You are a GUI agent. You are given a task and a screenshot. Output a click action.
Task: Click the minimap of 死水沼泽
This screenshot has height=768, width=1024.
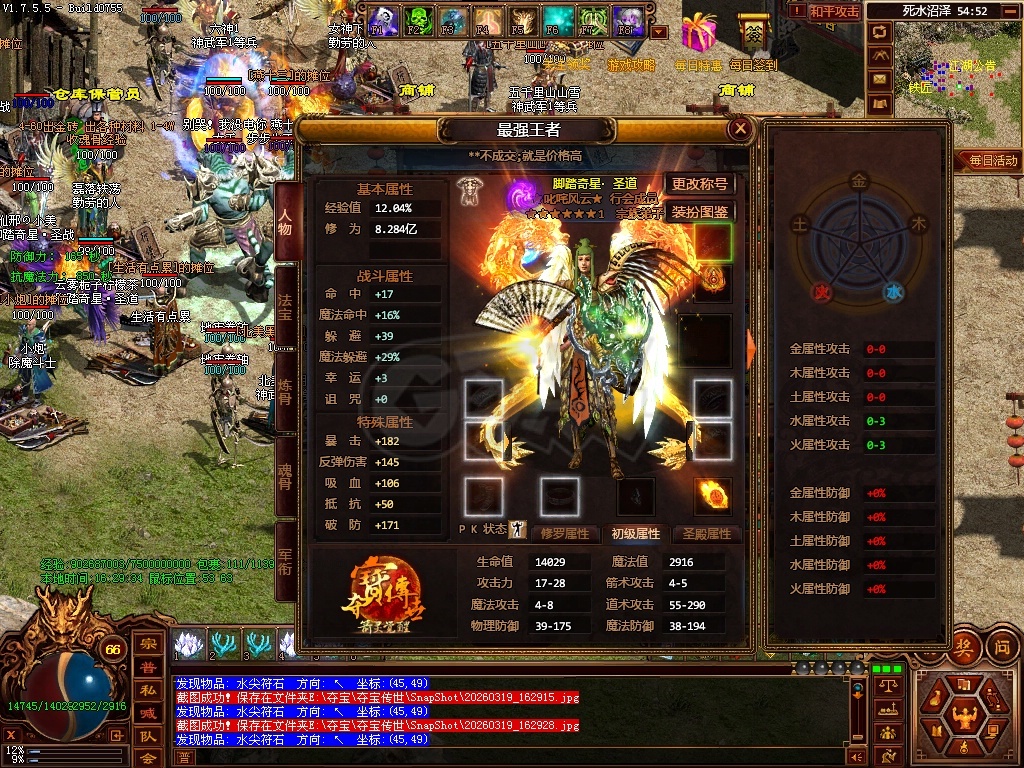click(x=958, y=80)
